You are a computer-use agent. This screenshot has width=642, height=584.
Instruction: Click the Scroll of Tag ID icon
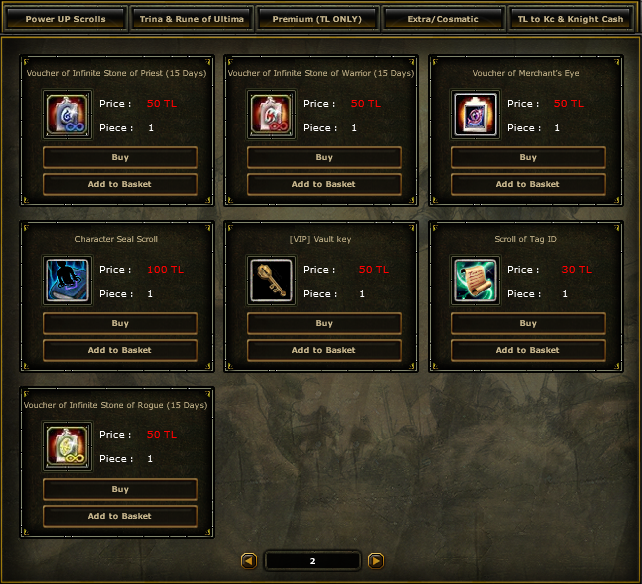[475, 281]
